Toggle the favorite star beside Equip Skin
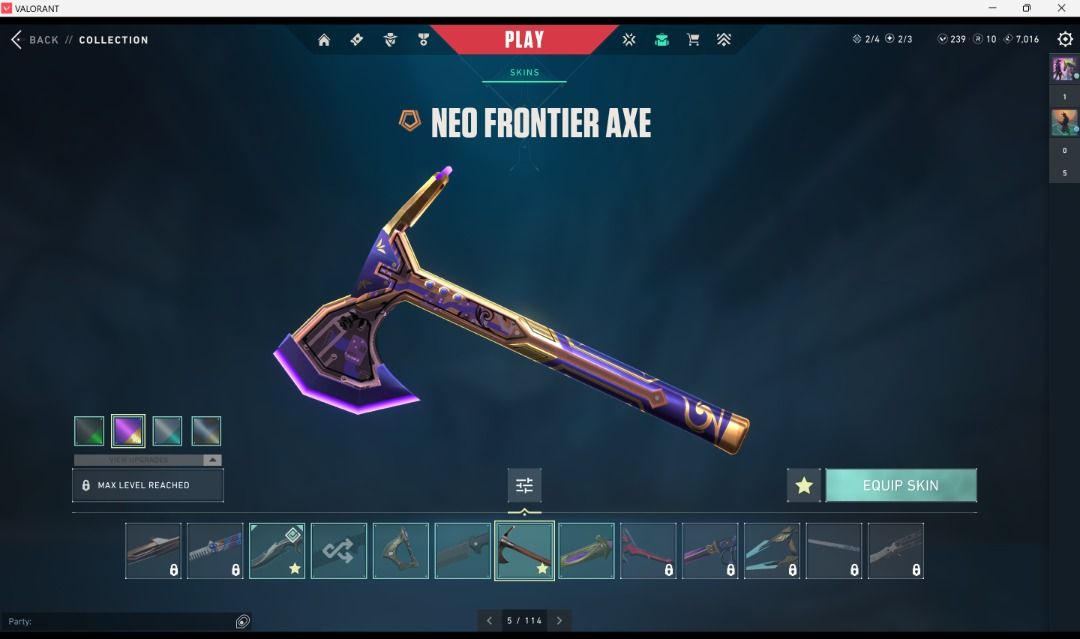1080x639 pixels. (804, 485)
